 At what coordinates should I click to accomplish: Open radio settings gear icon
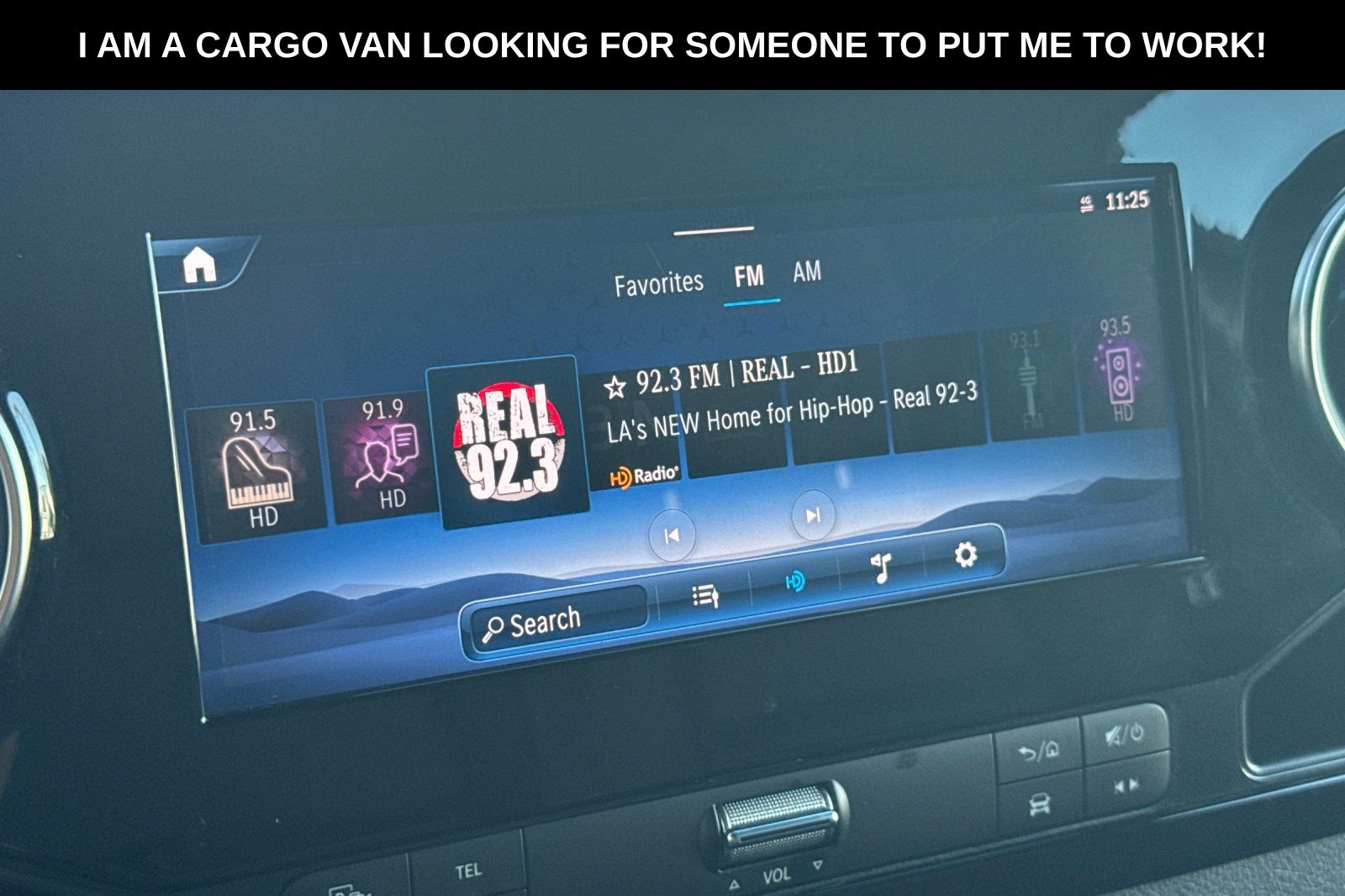965,555
